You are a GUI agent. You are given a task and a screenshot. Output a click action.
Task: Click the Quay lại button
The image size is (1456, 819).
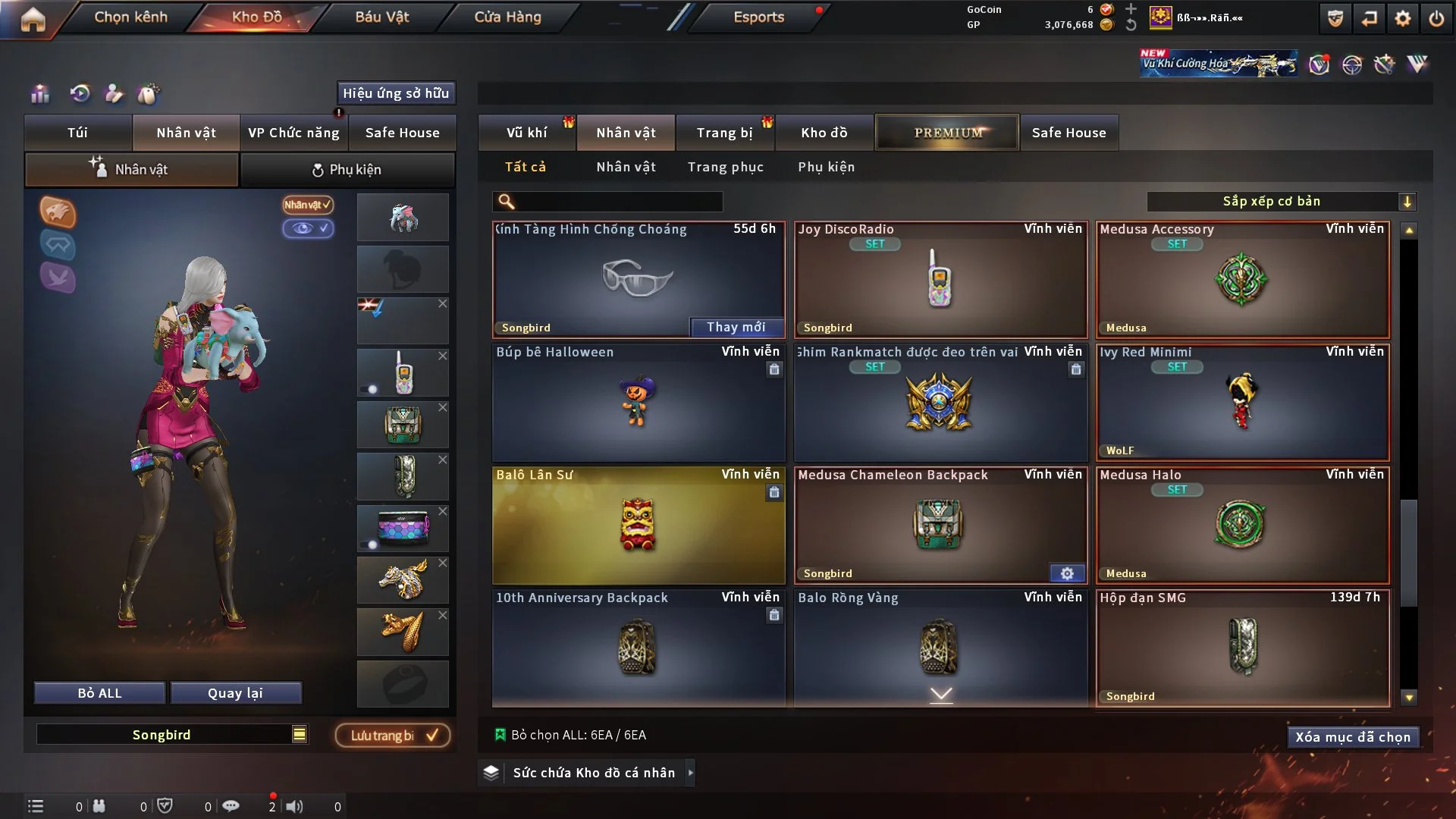pos(235,693)
